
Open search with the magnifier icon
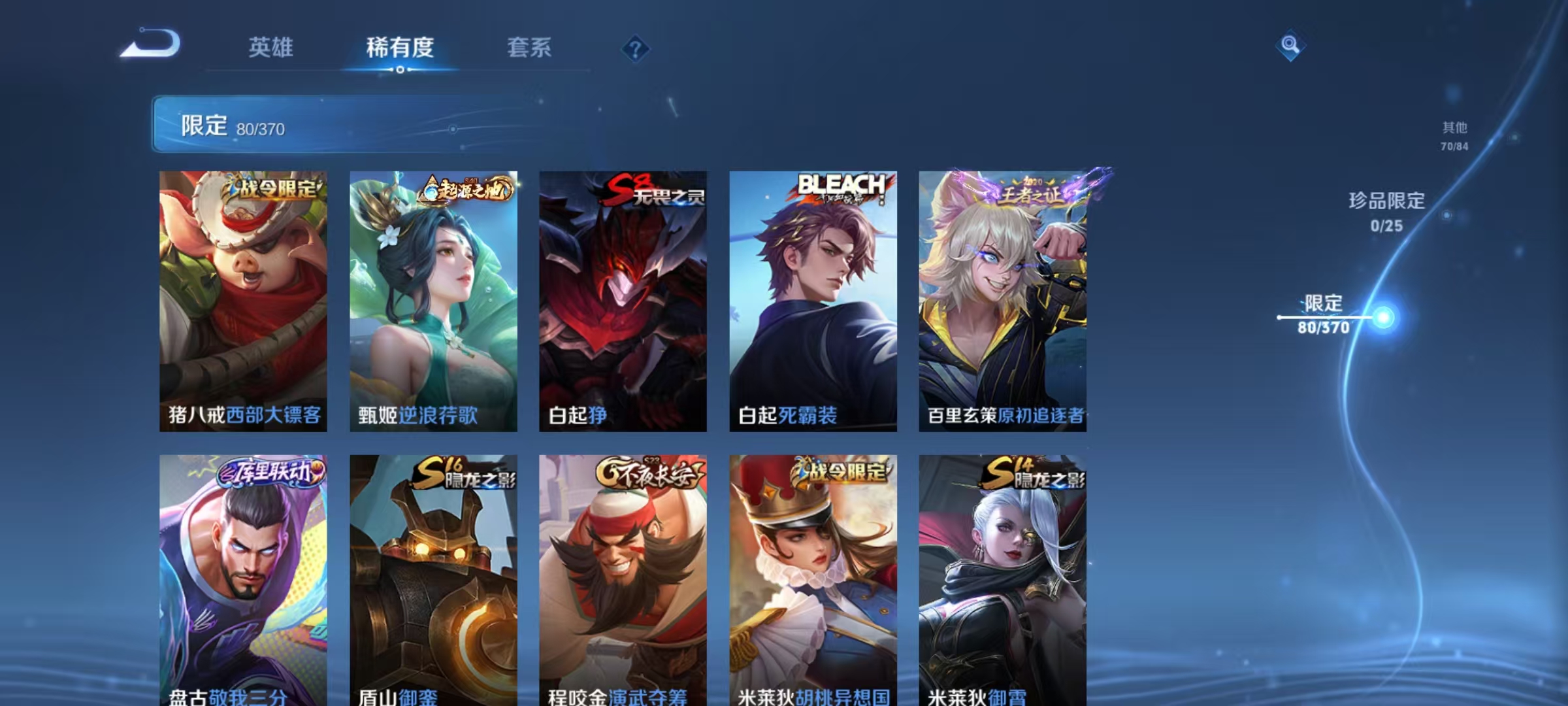[x=1288, y=46]
